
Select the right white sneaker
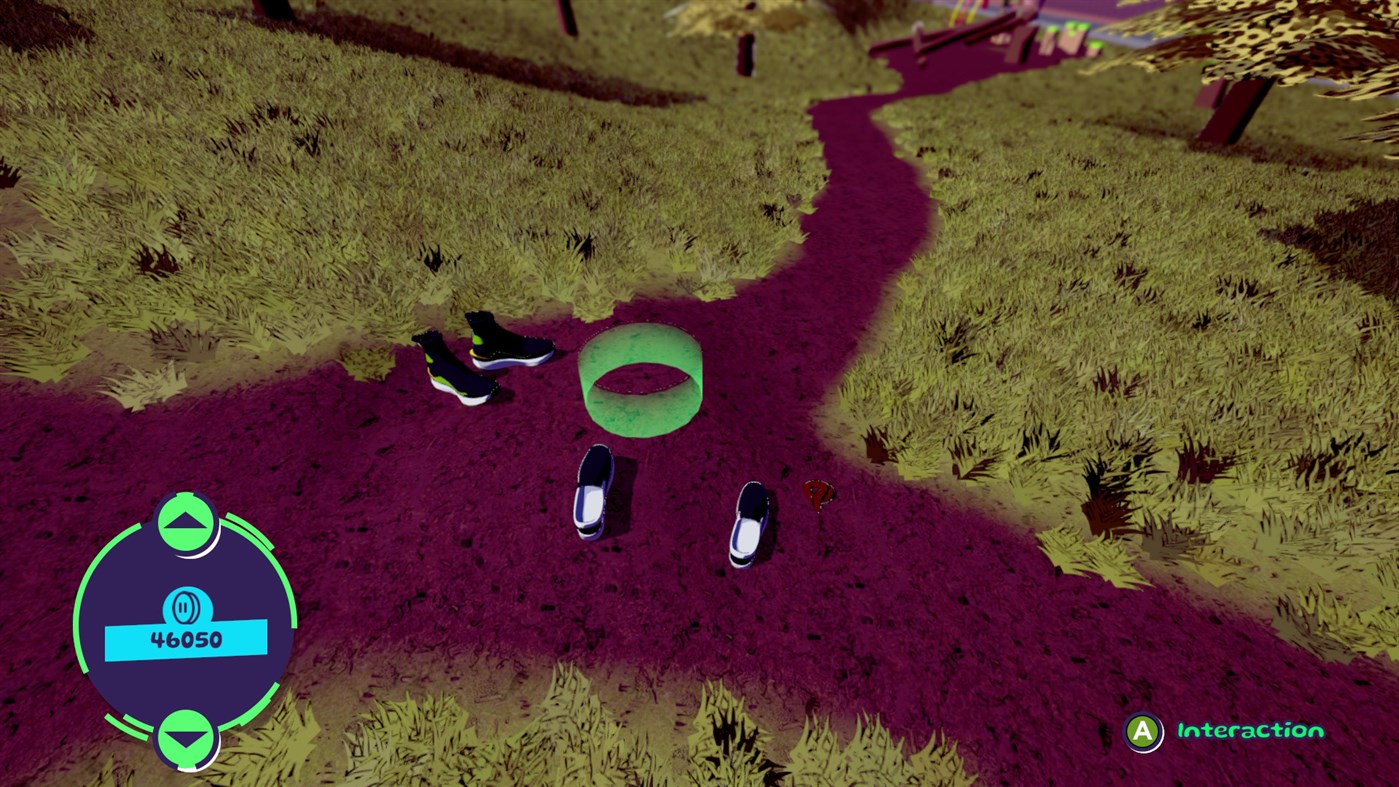pyautogui.click(x=748, y=525)
